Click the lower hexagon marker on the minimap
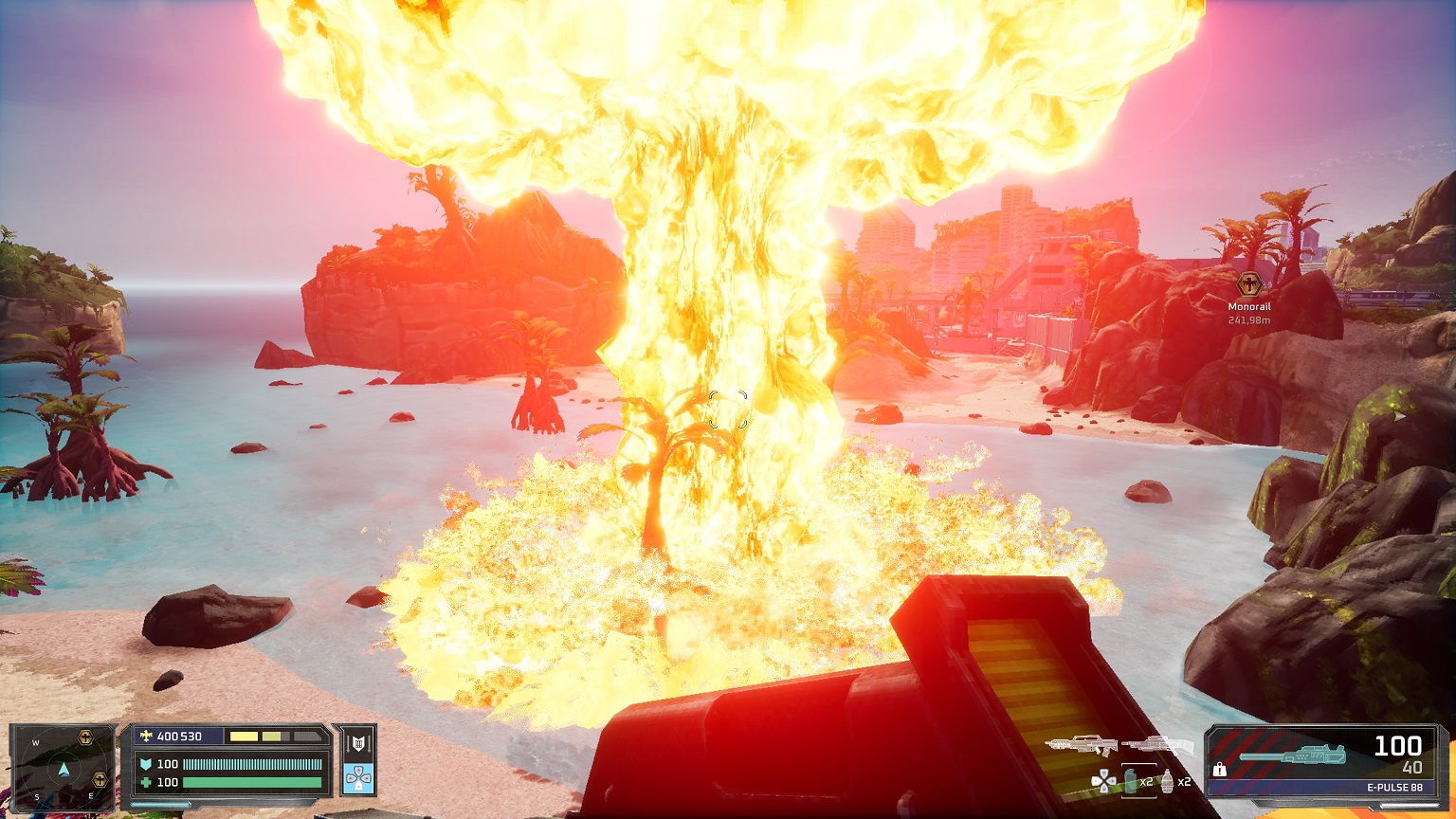Screen dimensions: 1456x819 click(99, 779)
